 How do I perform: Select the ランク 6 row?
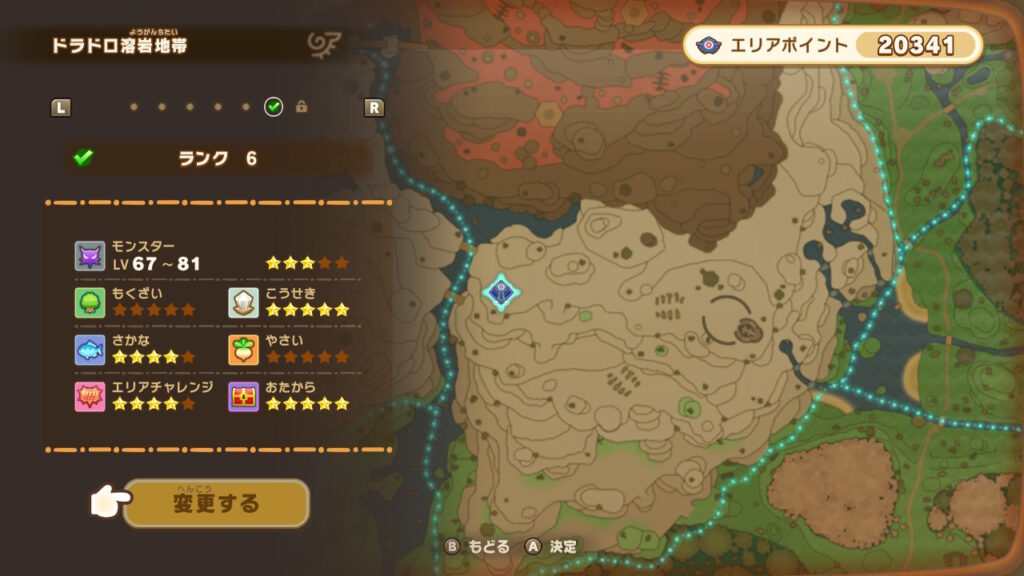coord(217,158)
